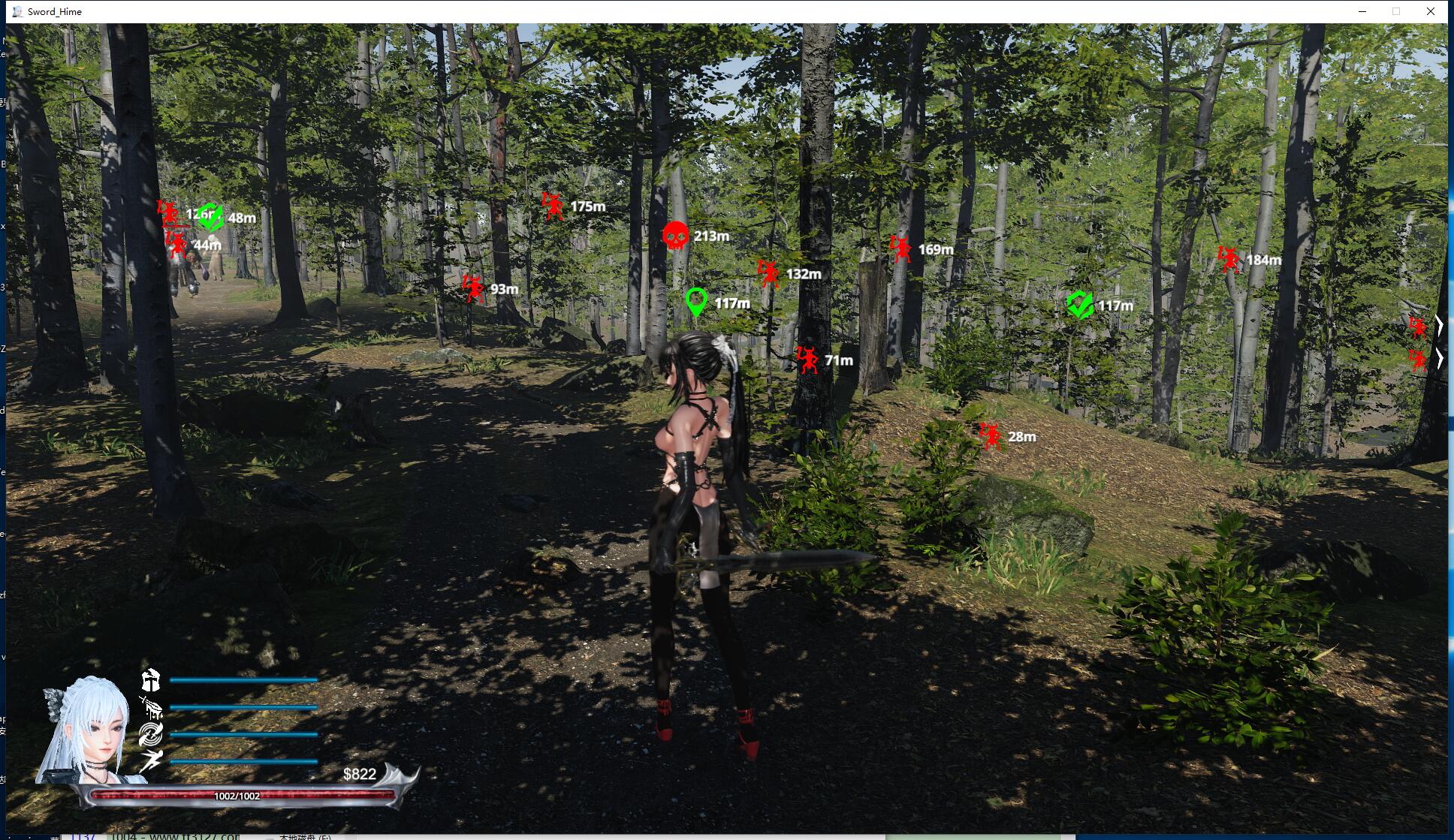This screenshot has height=840, width=1454.
Task: Close the Sword_Hime game window
Action: (x=1431, y=11)
